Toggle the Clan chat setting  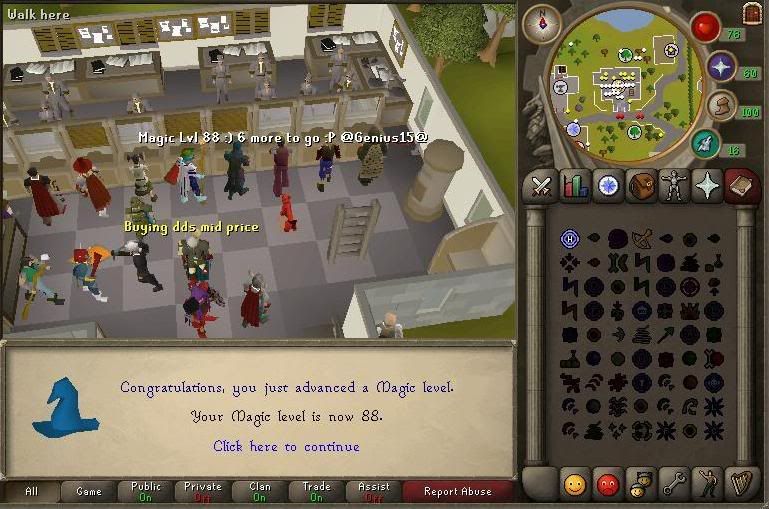point(259,491)
